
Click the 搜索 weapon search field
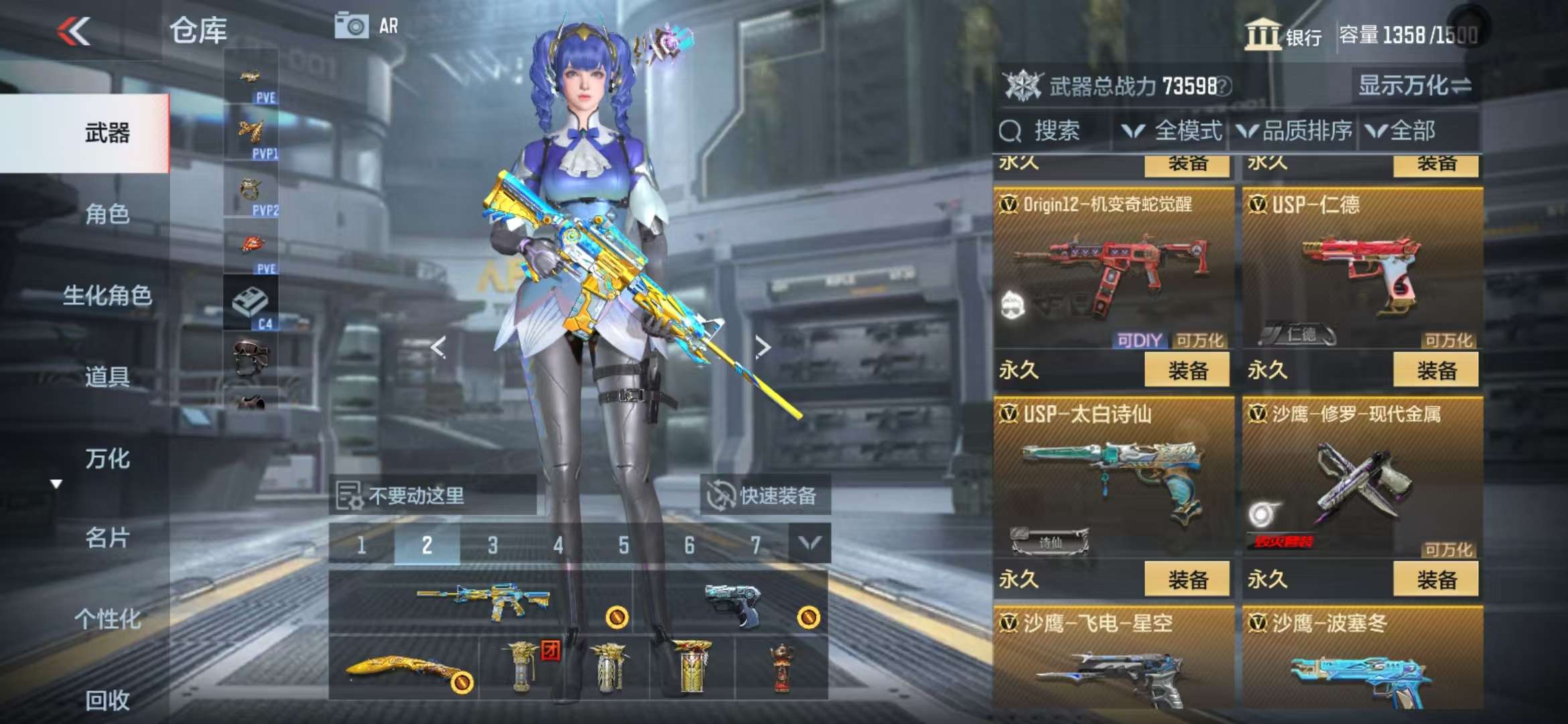pos(1055,131)
